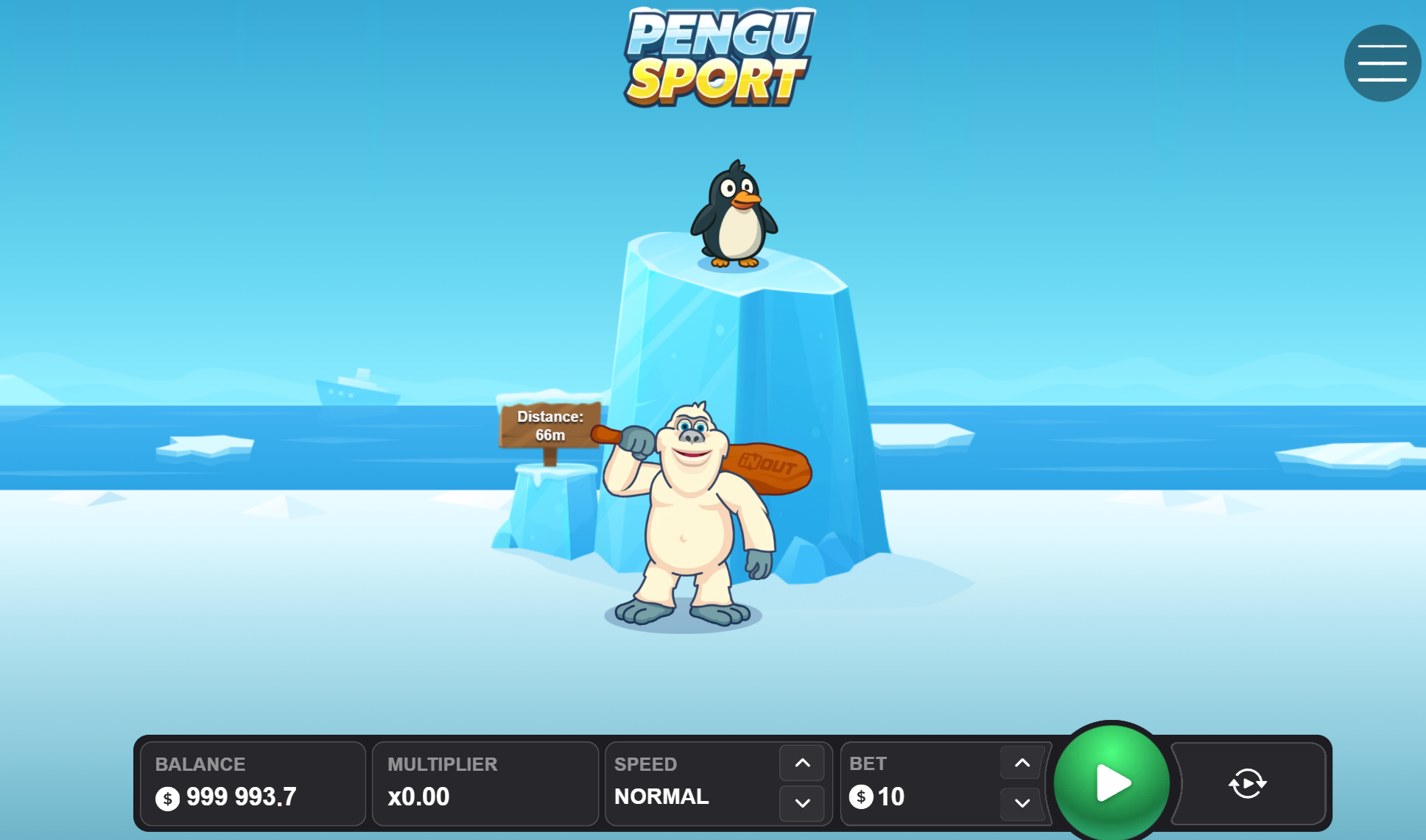Raise the bet using the up arrow
The height and width of the screenshot is (840, 1426).
coord(1021,763)
